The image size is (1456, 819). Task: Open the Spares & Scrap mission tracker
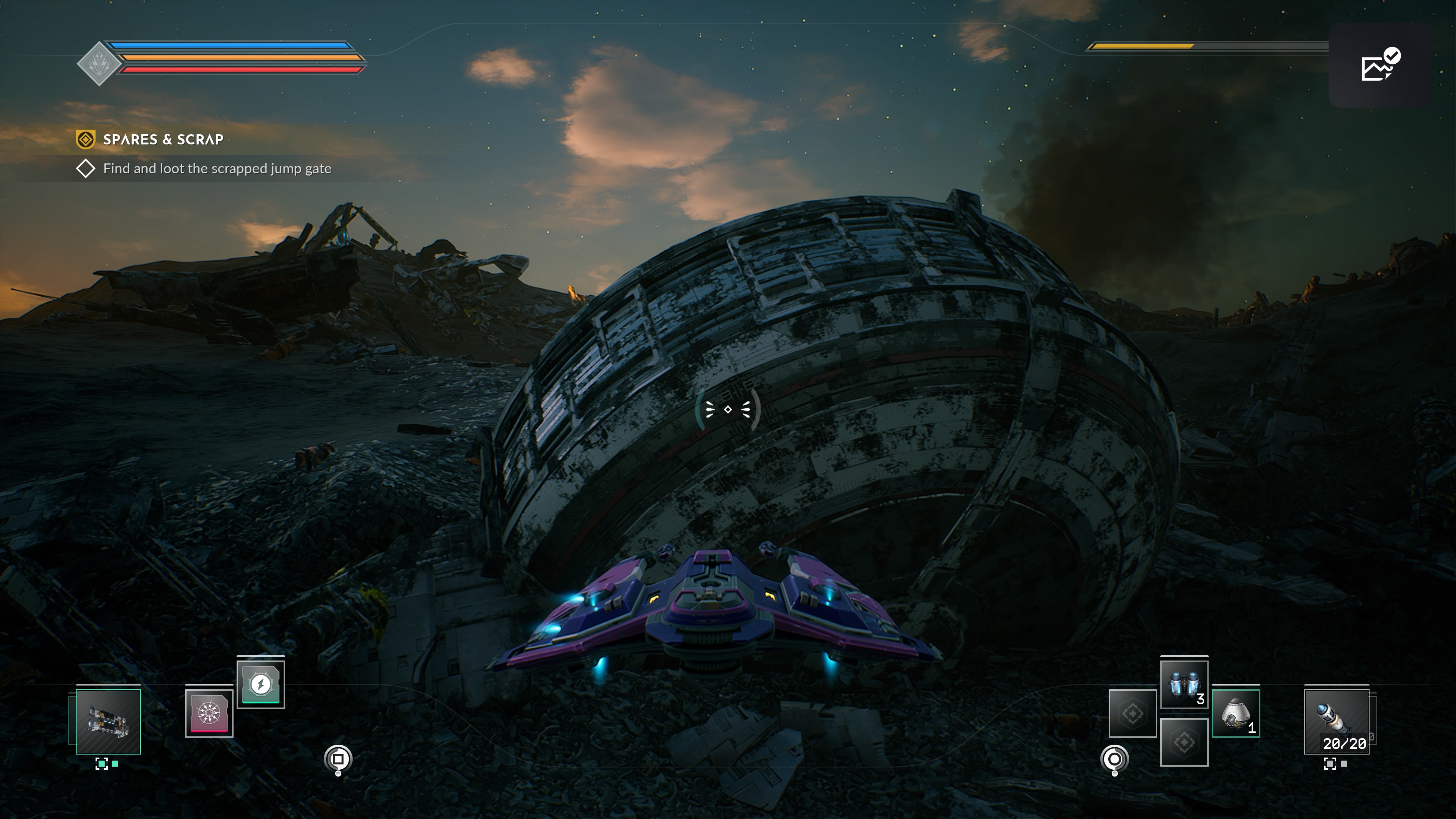tap(163, 140)
